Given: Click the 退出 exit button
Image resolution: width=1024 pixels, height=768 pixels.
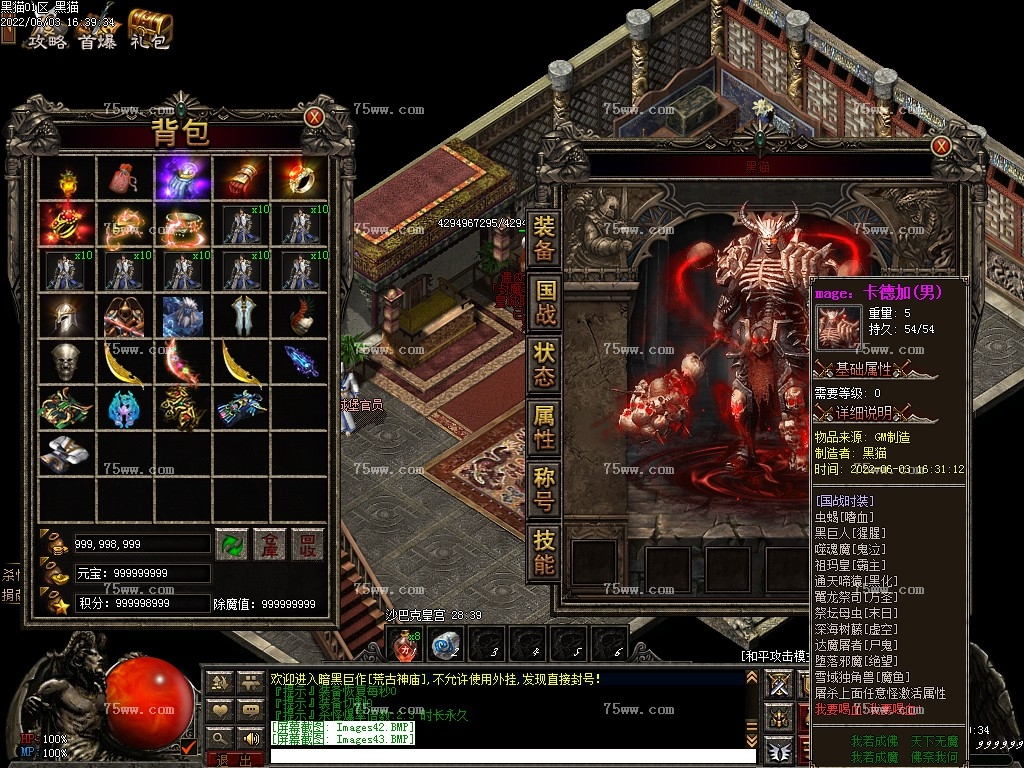Looking at the screenshot, I should point(233,759).
